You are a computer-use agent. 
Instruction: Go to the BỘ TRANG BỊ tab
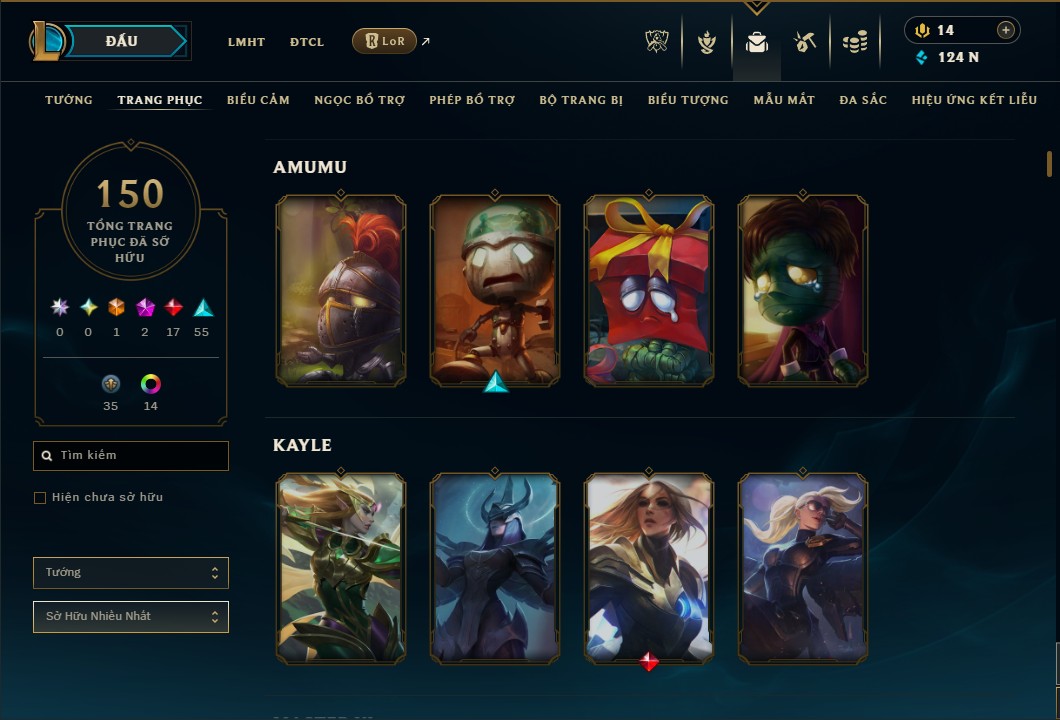(581, 100)
